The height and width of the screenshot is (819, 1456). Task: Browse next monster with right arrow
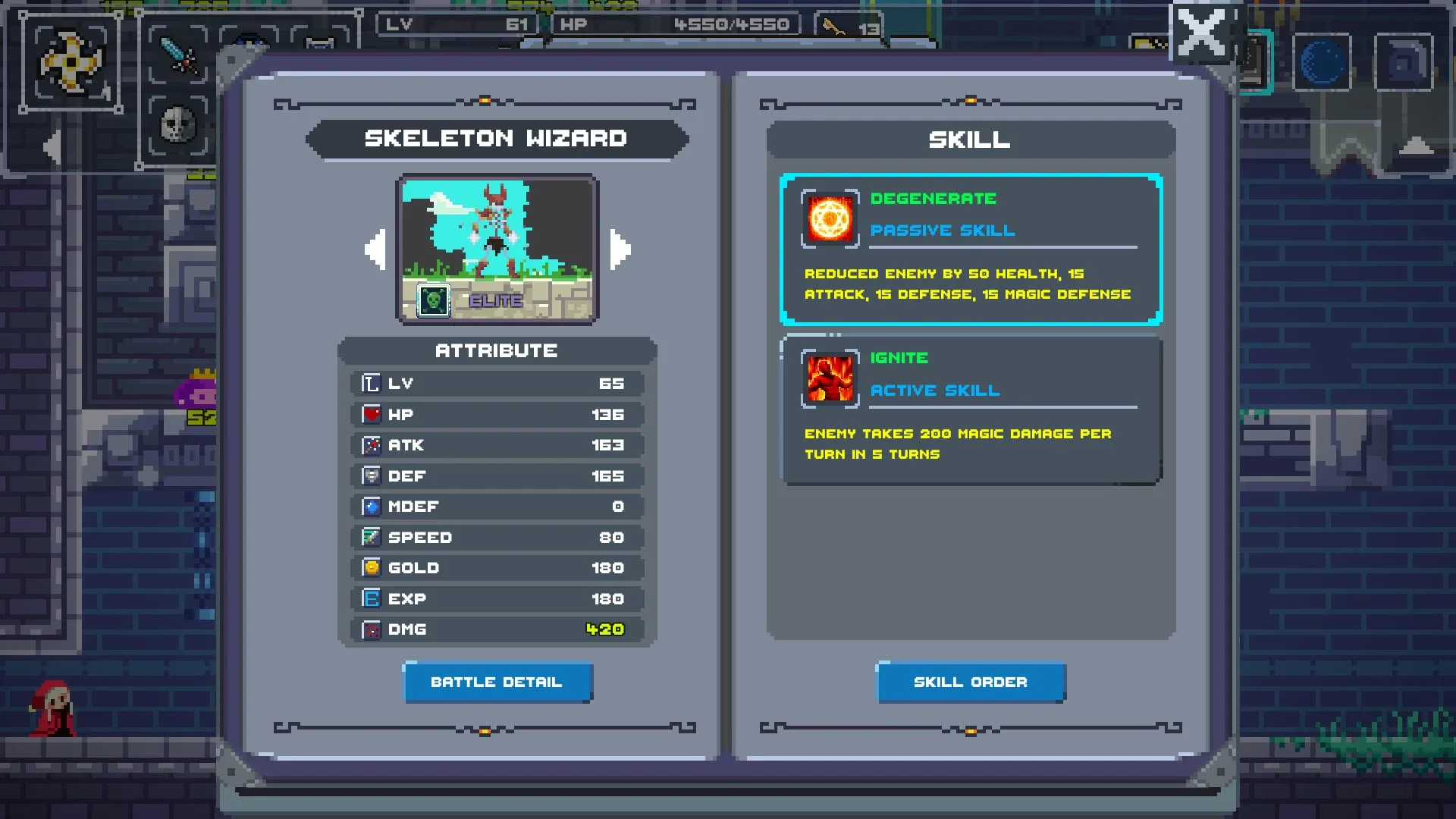coord(620,249)
